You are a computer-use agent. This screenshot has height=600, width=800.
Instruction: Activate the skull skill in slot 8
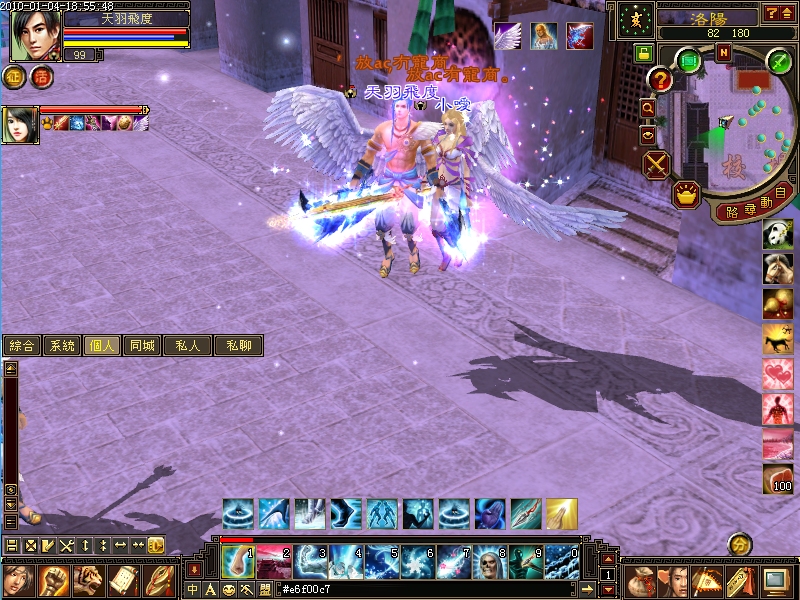pos(487,562)
